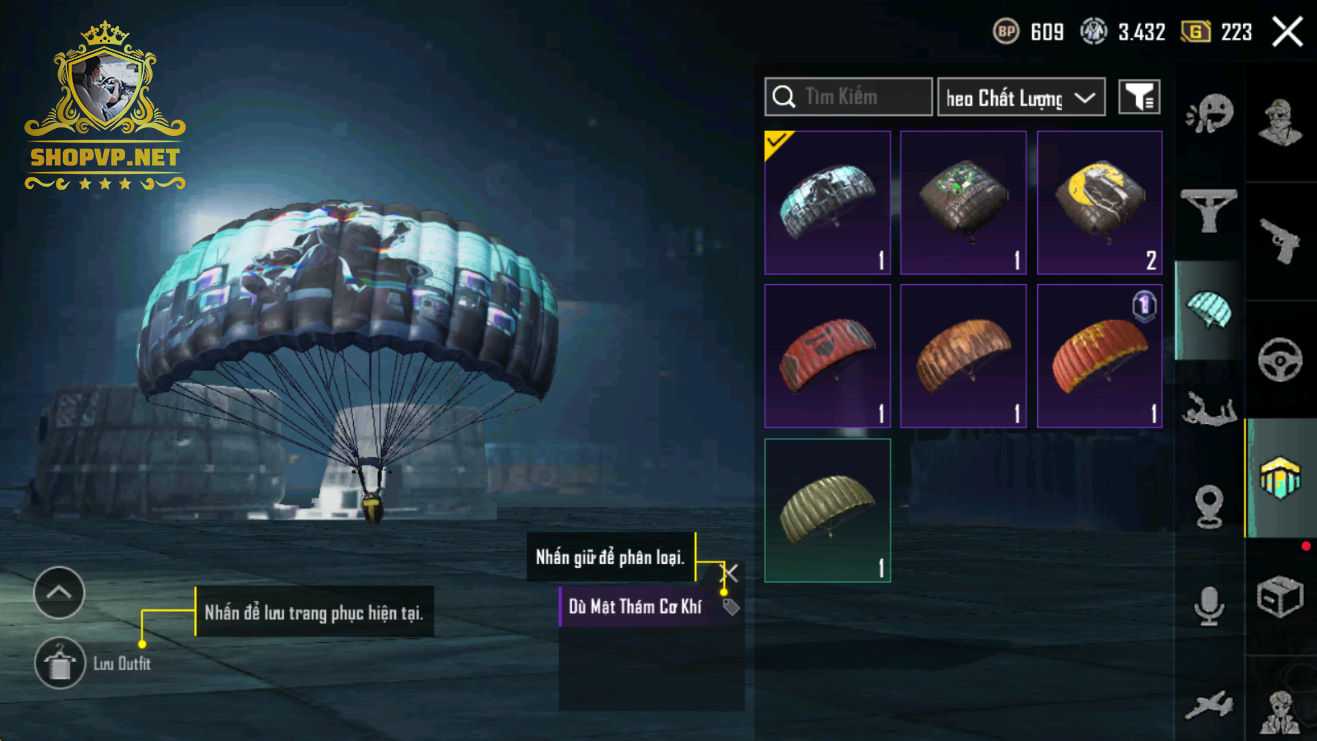Select the equipped teal mecha parachute
This screenshot has height=741, width=1317.
click(x=827, y=202)
